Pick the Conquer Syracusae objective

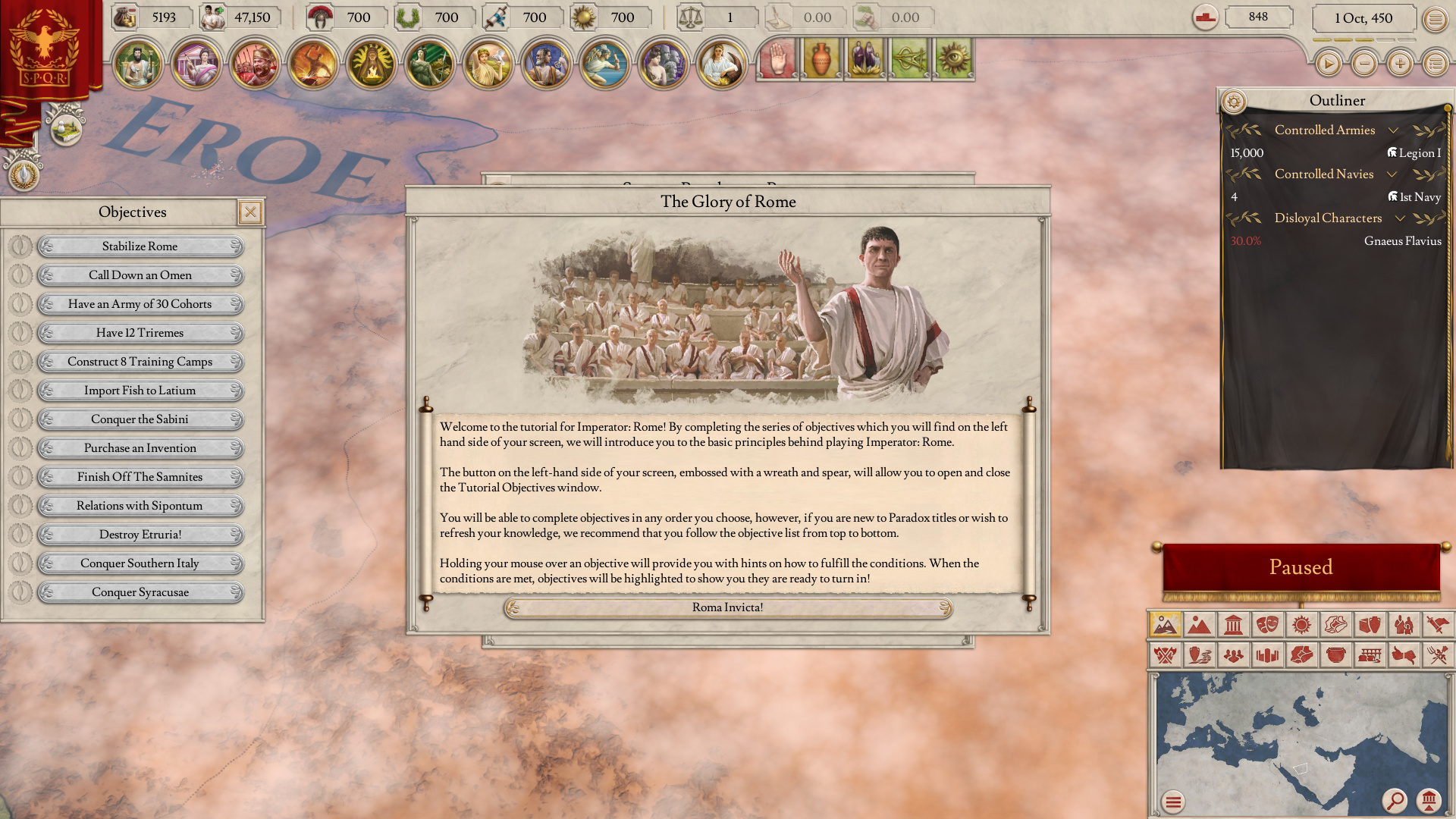(x=140, y=592)
